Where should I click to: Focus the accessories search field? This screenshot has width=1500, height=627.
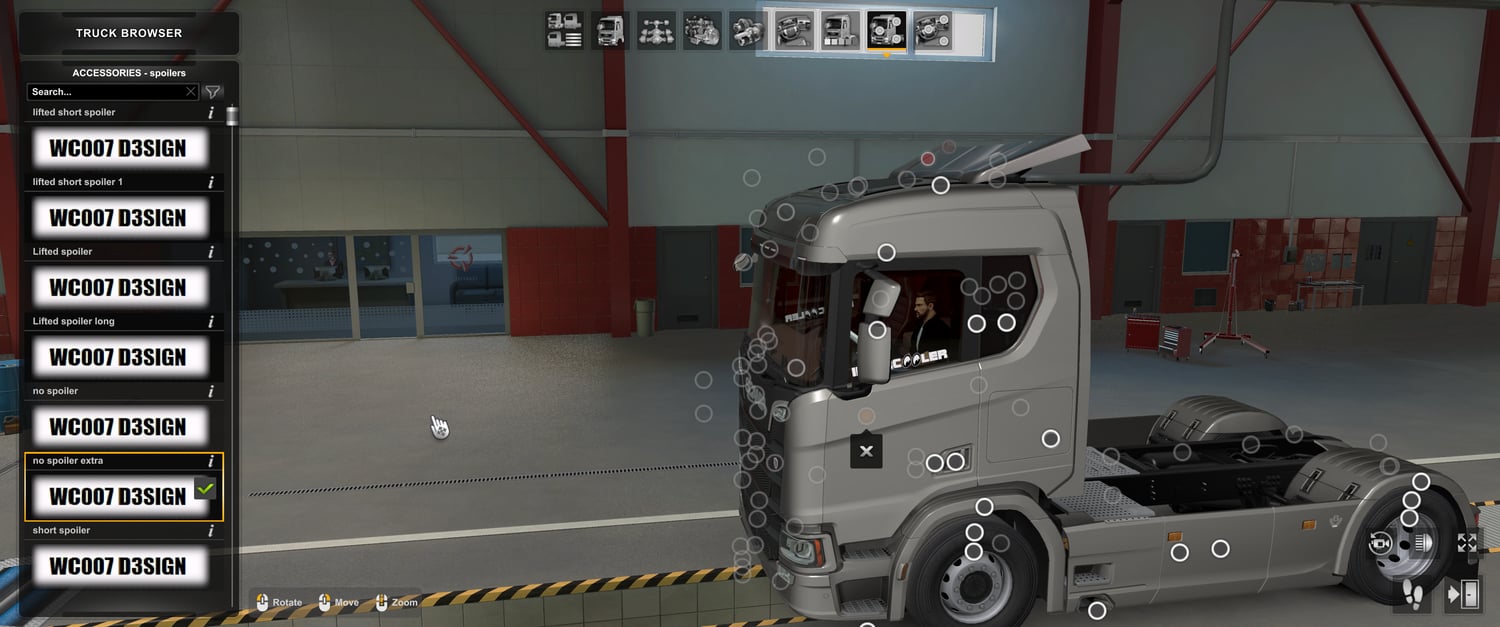tap(105, 92)
